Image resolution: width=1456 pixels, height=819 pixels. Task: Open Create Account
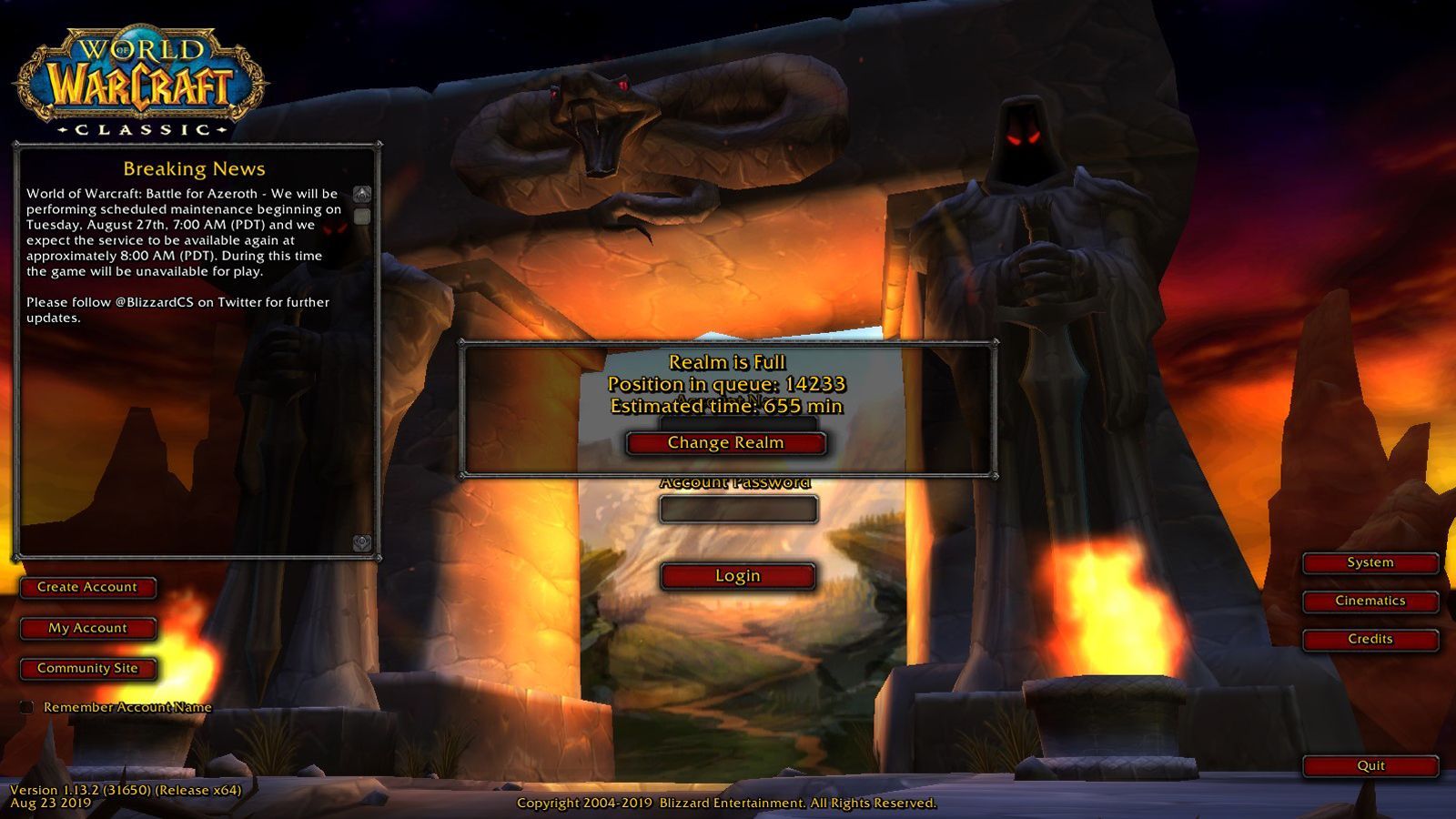tap(88, 587)
